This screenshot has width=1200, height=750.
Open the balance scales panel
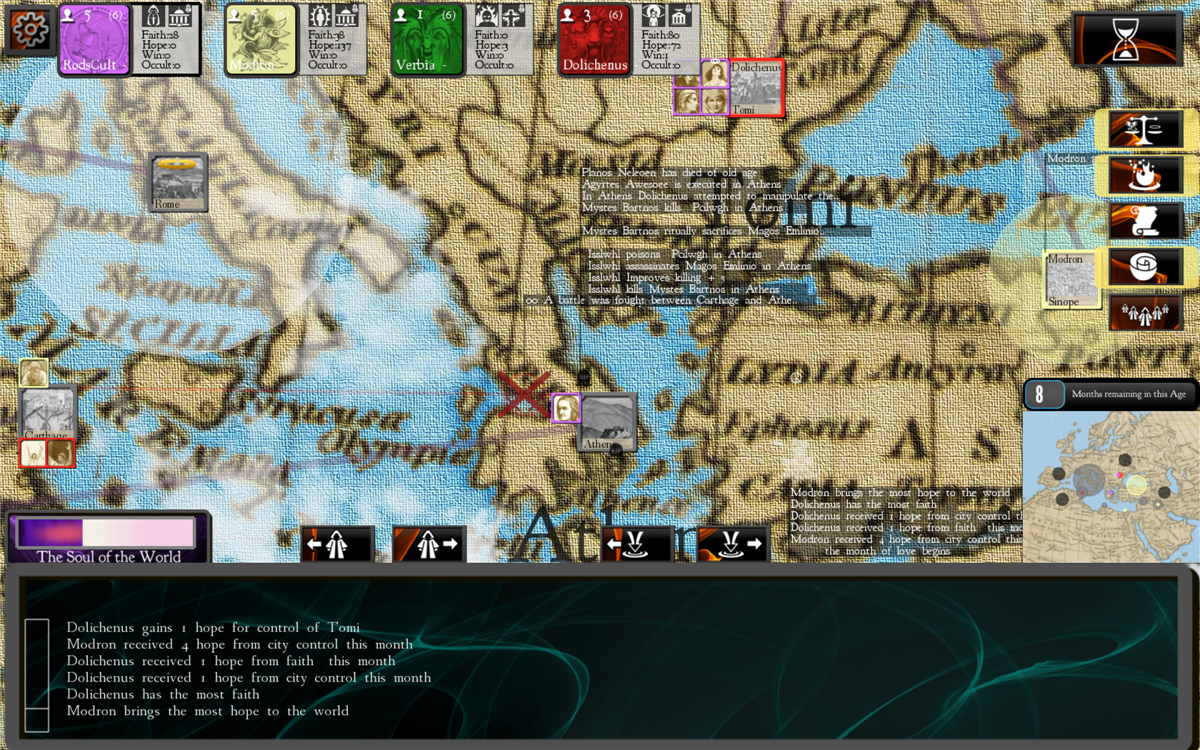pos(1145,130)
